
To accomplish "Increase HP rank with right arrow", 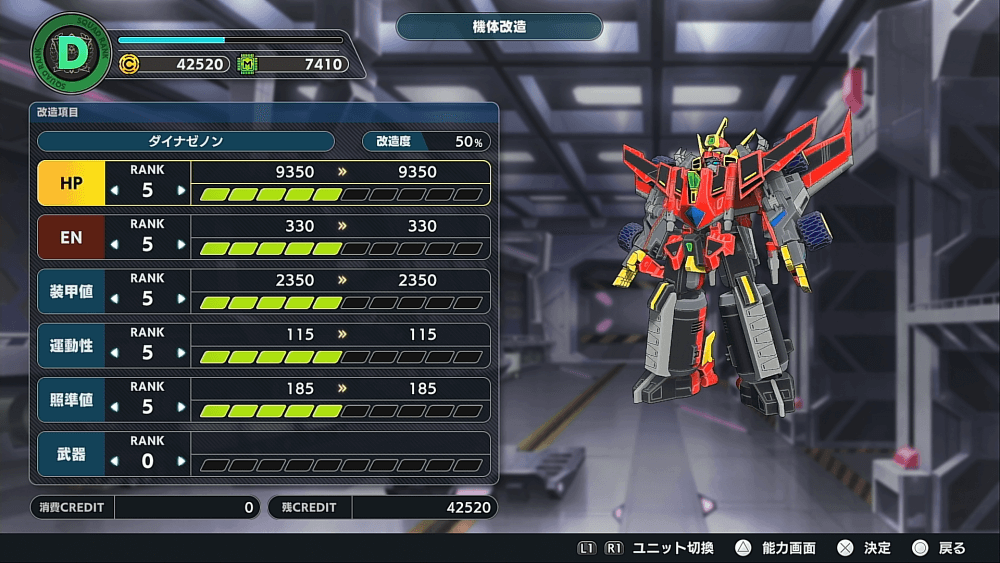I will pos(181,191).
